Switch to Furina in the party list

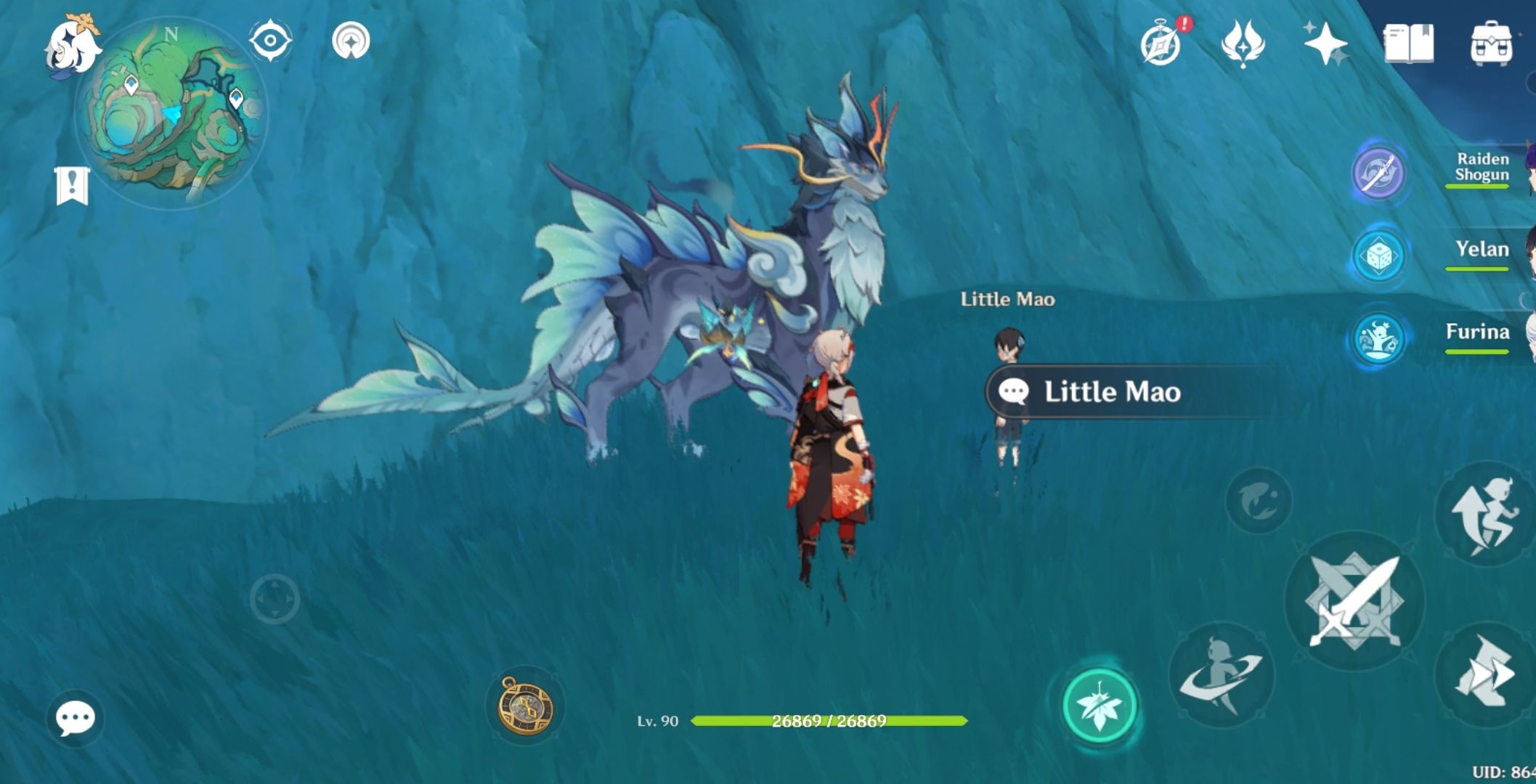tap(1482, 334)
